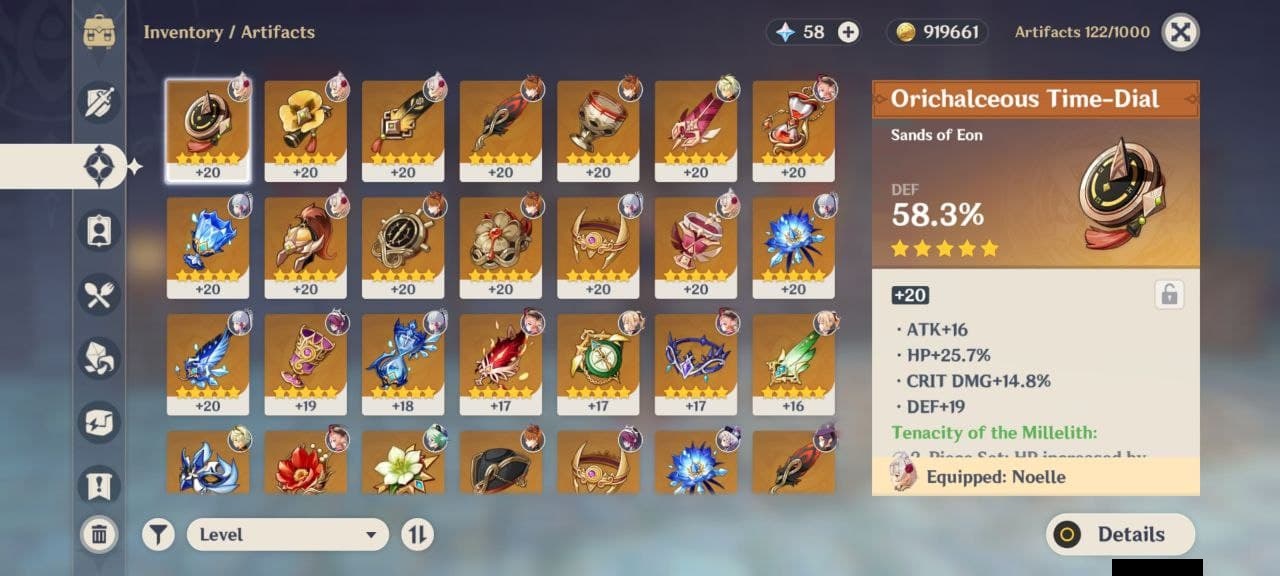
Task: Toggle the sort order arrows button
Action: (x=417, y=534)
